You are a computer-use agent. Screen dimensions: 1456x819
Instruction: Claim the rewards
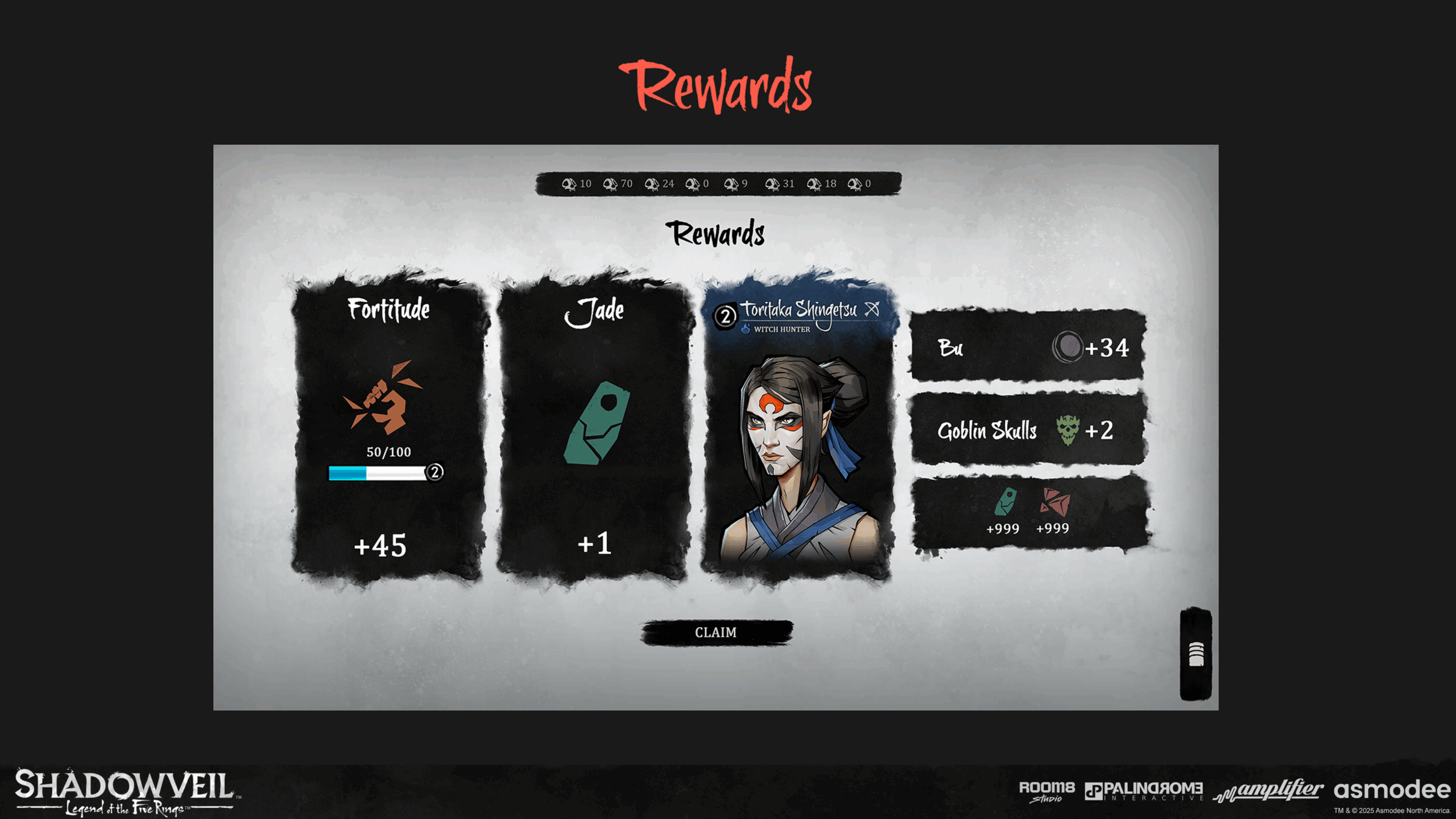tap(716, 632)
